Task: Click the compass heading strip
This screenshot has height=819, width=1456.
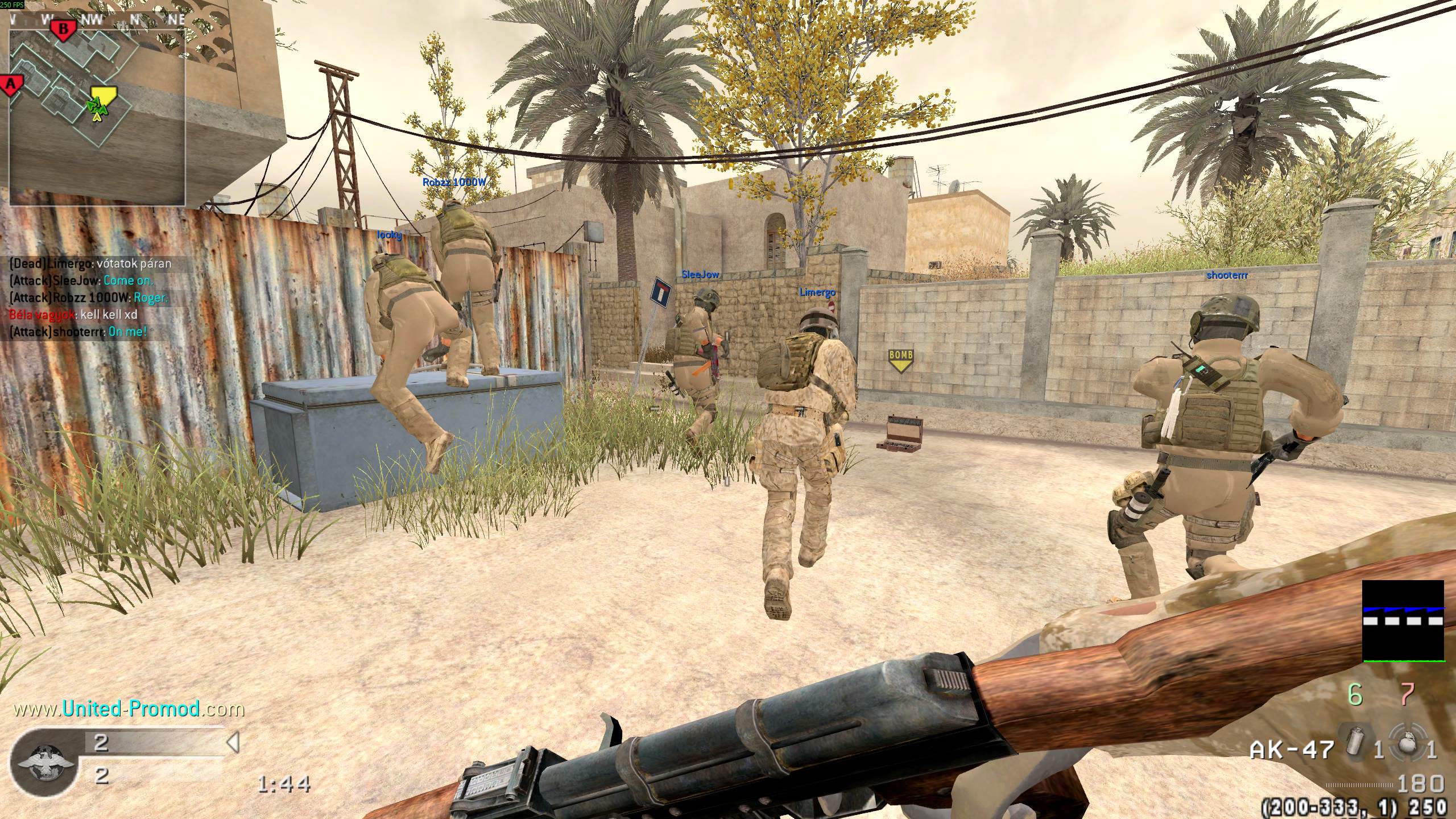Action: click(97, 19)
